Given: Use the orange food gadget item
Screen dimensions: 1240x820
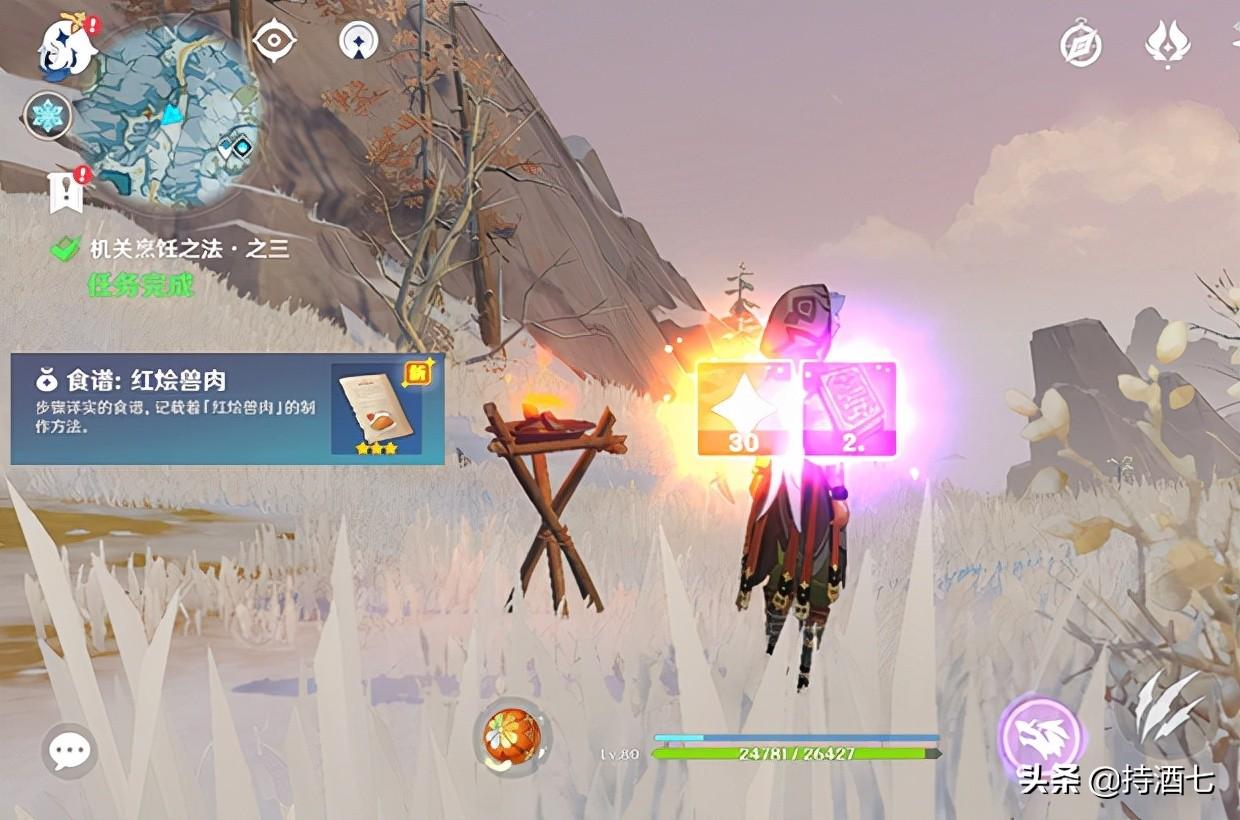Looking at the screenshot, I should click(x=512, y=737).
